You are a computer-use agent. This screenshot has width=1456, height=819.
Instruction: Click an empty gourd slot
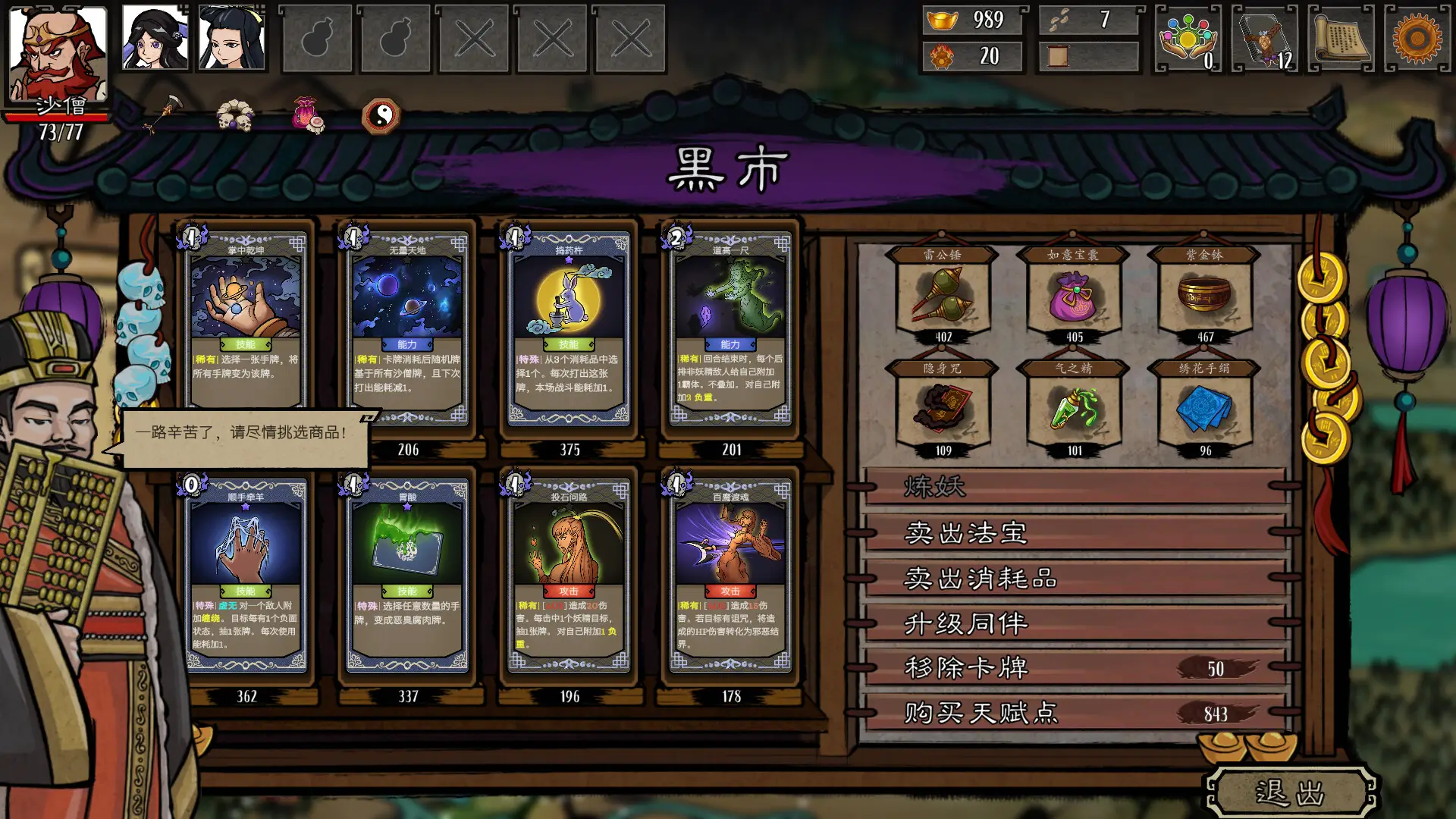coord(318,38)
